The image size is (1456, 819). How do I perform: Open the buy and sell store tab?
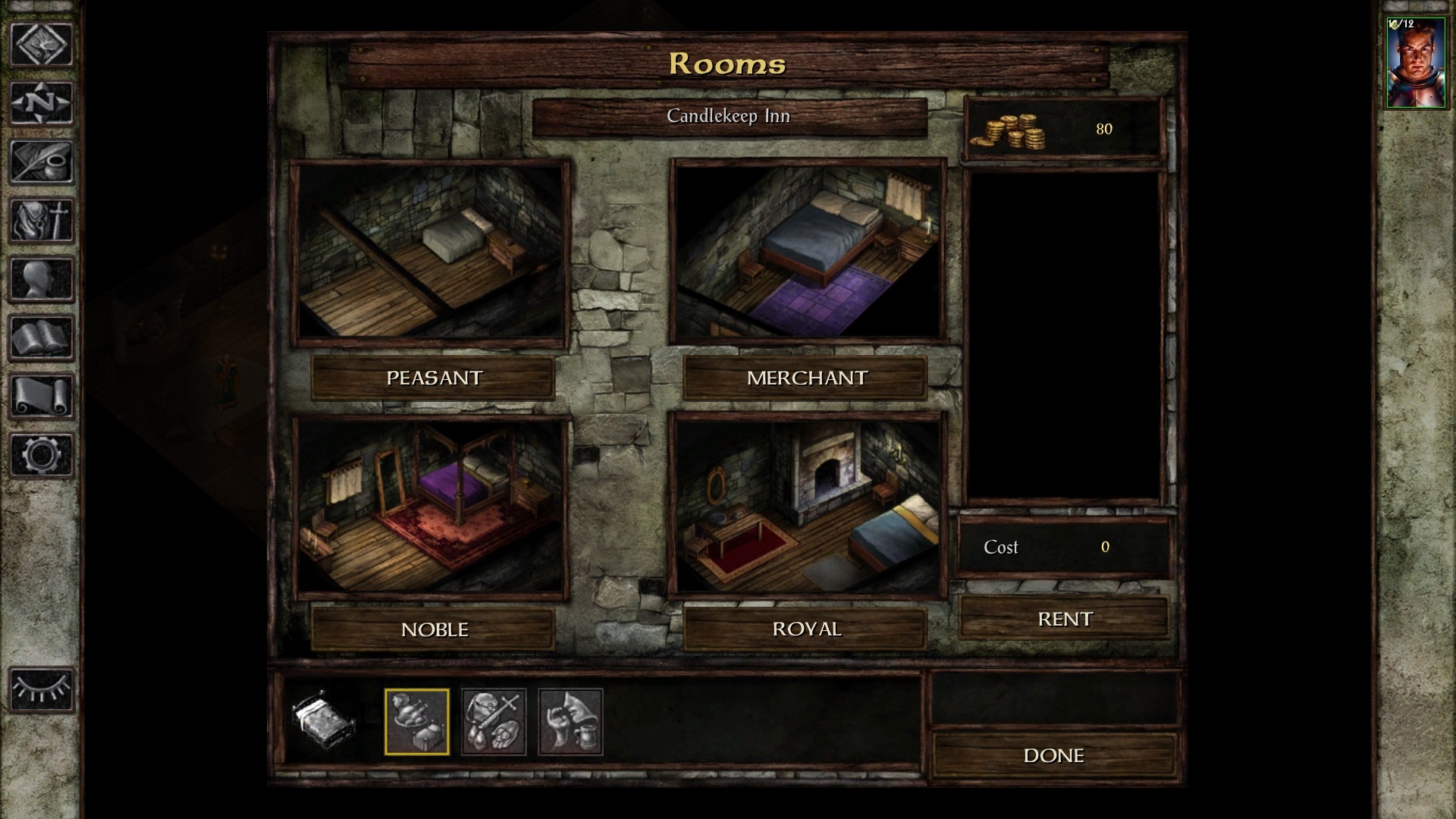pyautogui.click(x=494, y=721)
